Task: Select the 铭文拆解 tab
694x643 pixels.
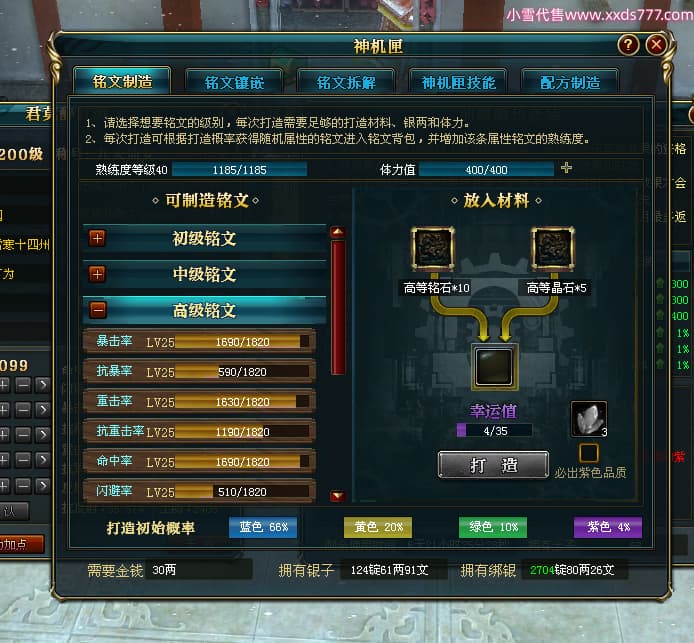Action: 346,81
